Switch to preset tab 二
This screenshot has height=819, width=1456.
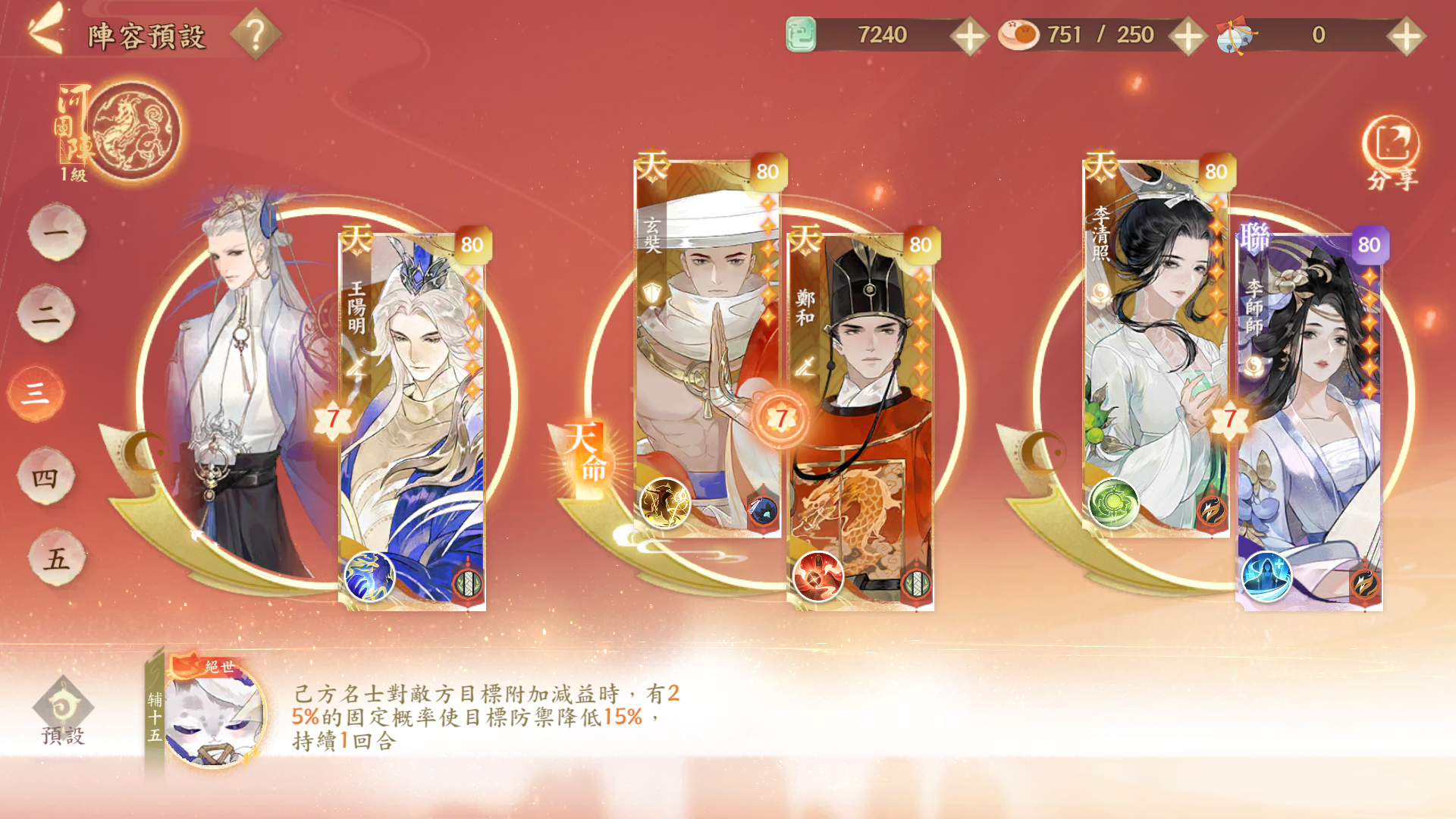point(45,312)
